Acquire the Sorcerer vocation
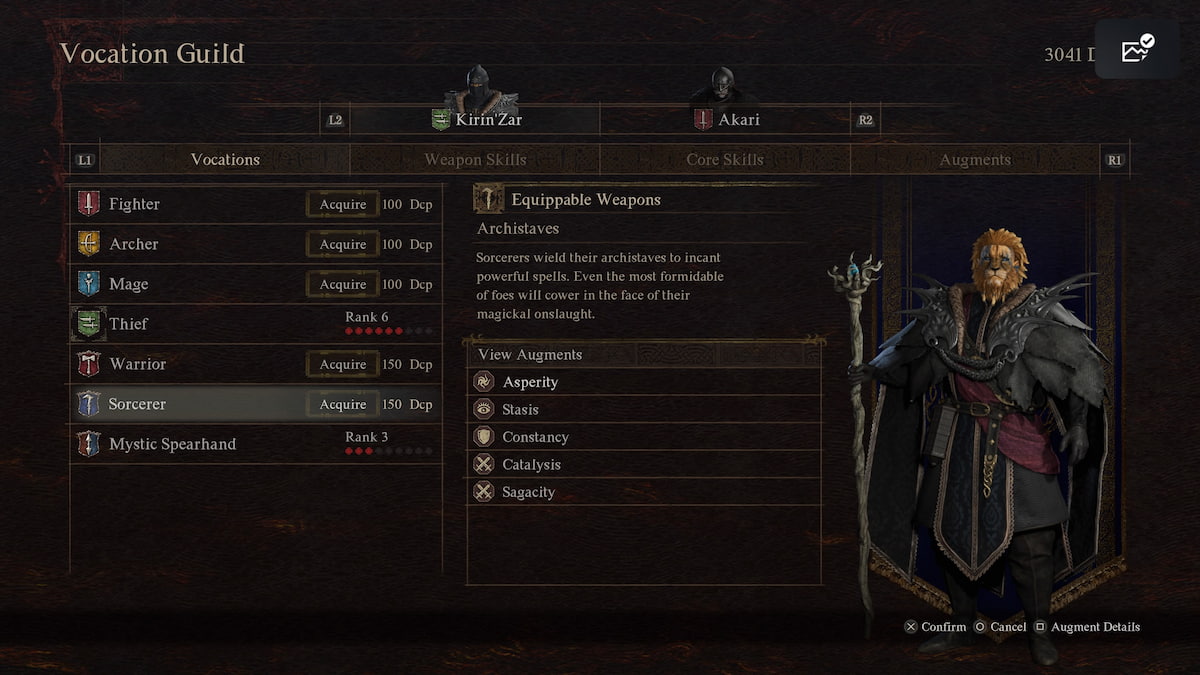1200x675 pixels. (343, 404)
